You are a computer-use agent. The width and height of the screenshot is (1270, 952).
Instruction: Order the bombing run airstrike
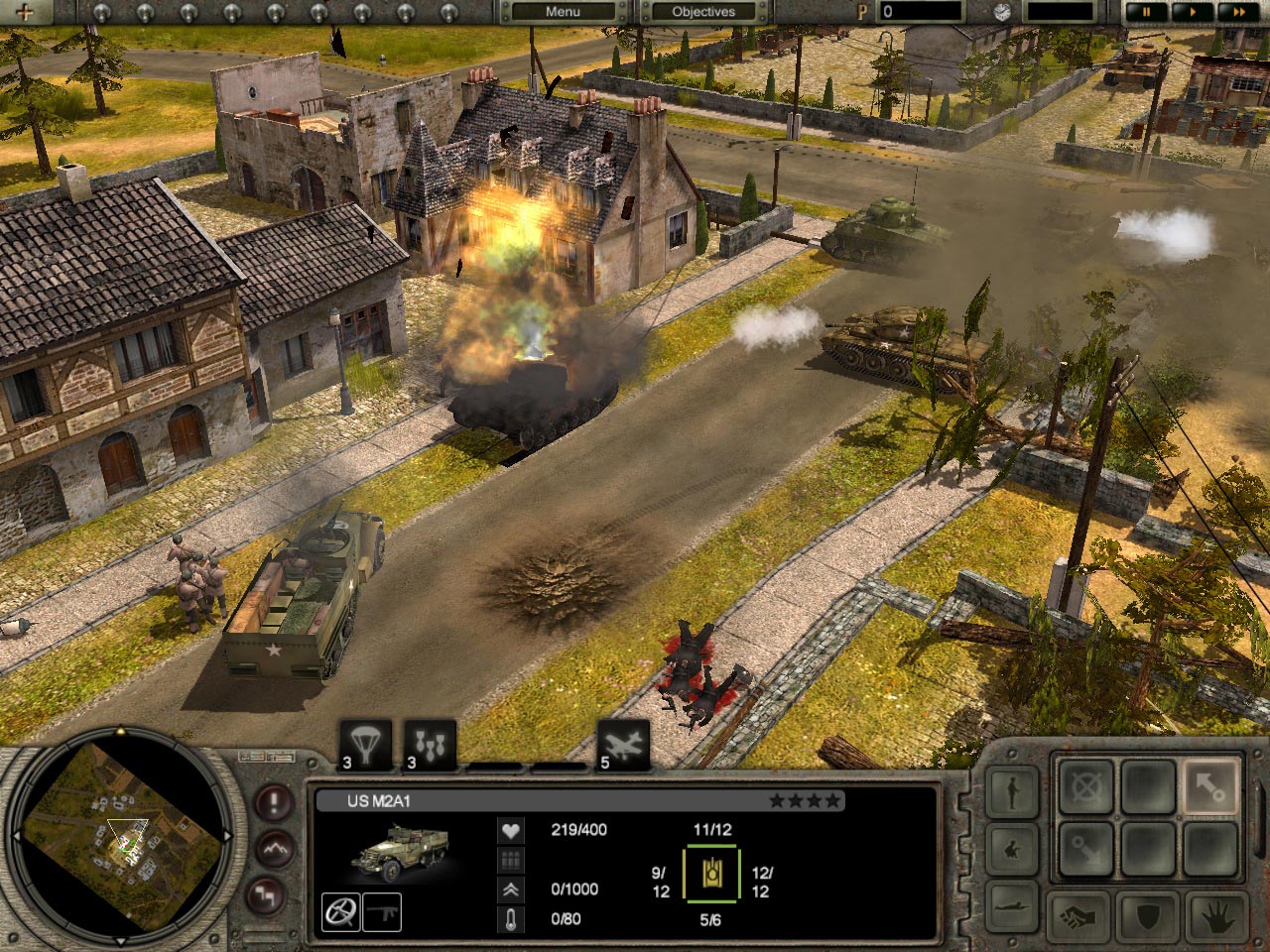point(430,745)
